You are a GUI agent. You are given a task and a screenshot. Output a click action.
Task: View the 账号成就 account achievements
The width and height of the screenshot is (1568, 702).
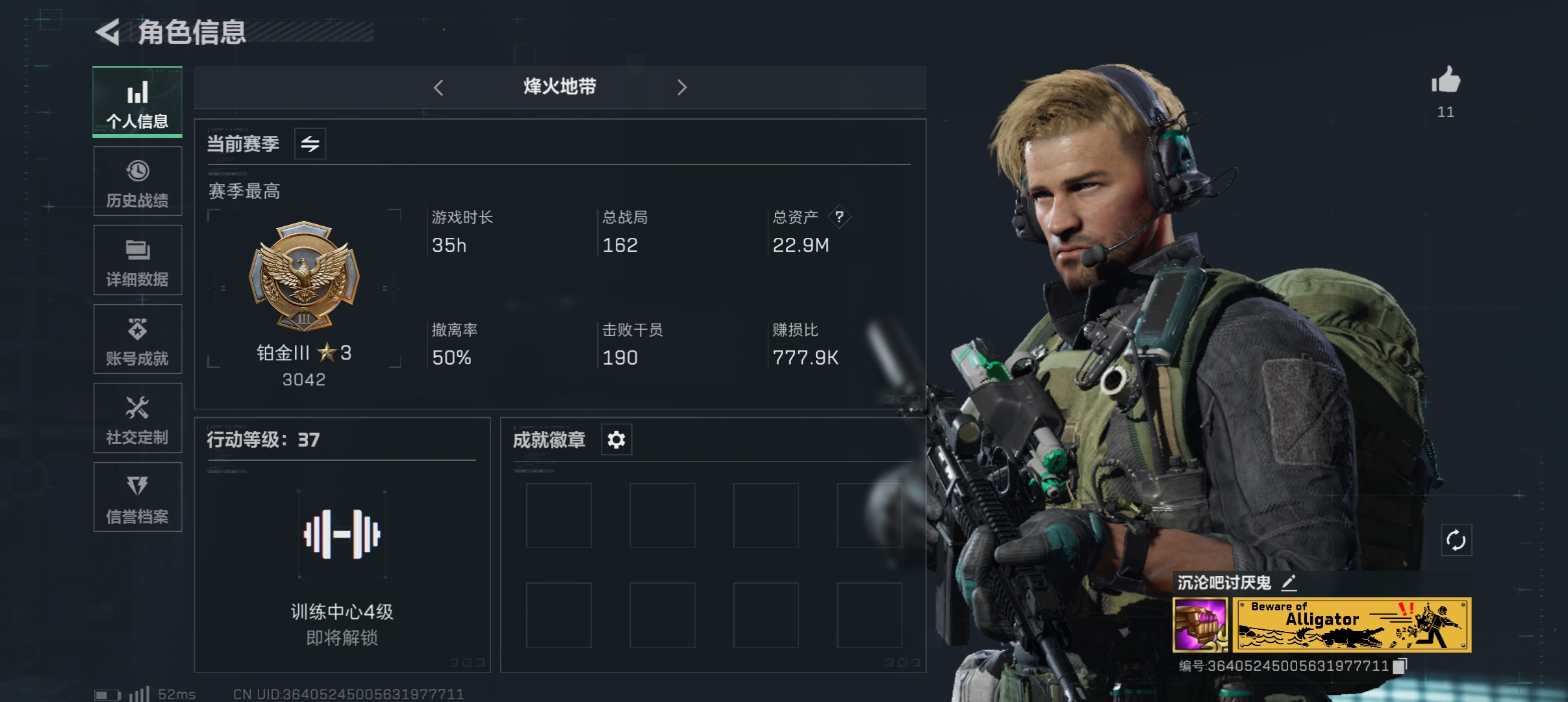coord(137,339)
